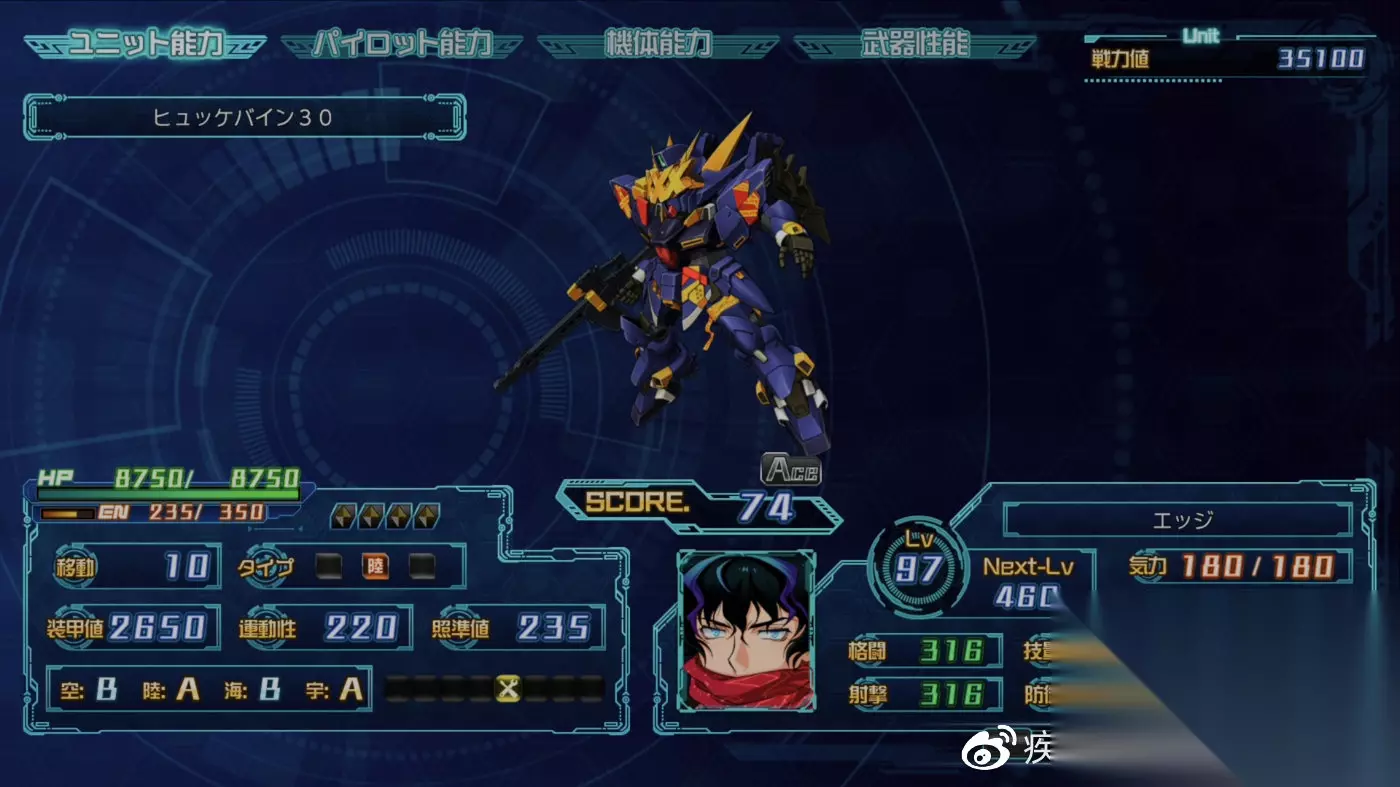
Task: Click the エッジ pilot name field
Action: [x=1176, y=520]
